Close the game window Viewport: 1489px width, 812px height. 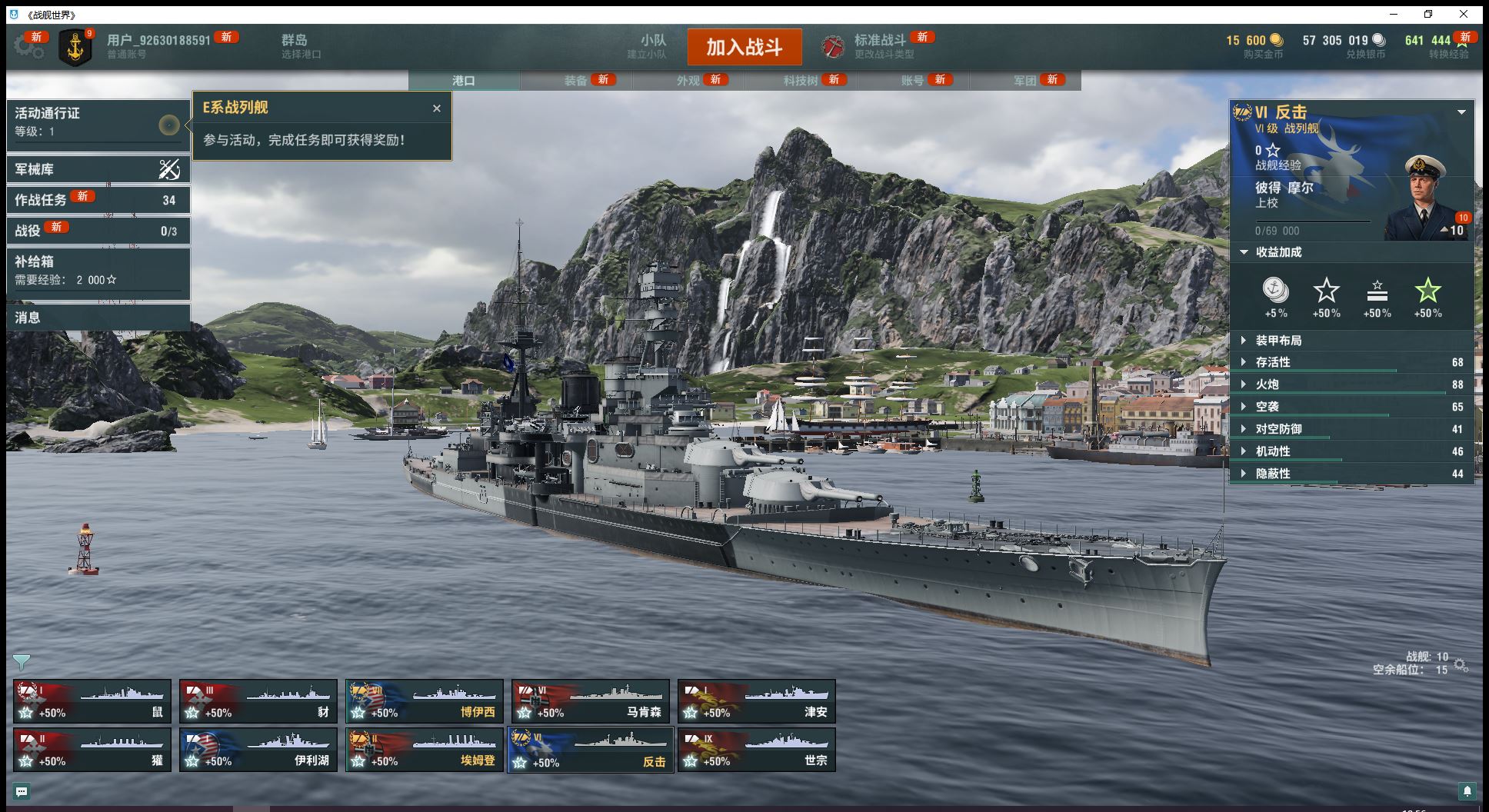click(1464, 14)
